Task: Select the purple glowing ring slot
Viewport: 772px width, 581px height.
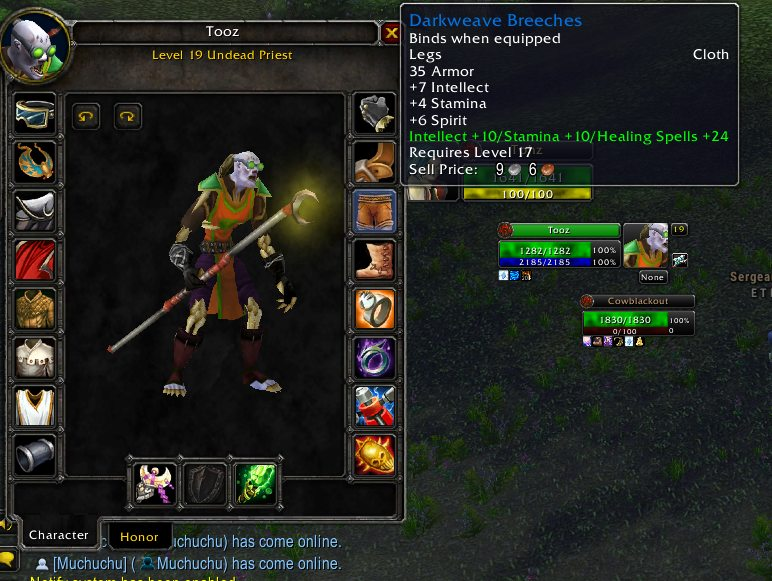Action: click(375, 357)
